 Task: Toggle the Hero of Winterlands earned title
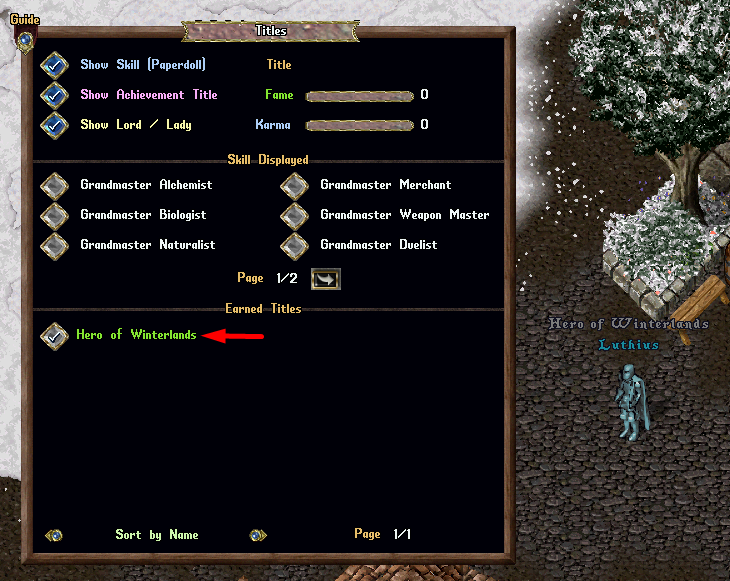pos(53,336)
